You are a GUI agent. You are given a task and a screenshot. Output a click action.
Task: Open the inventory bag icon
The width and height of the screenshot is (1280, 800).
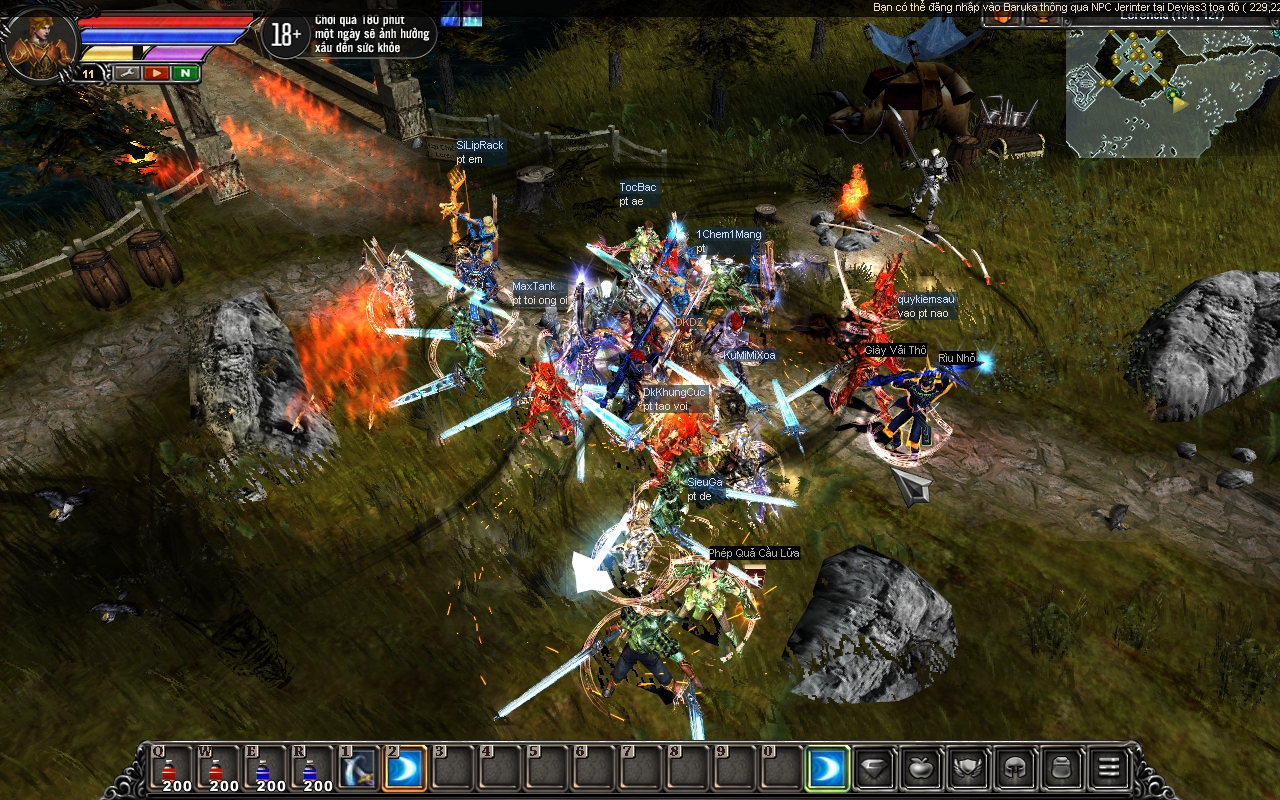1060,769
